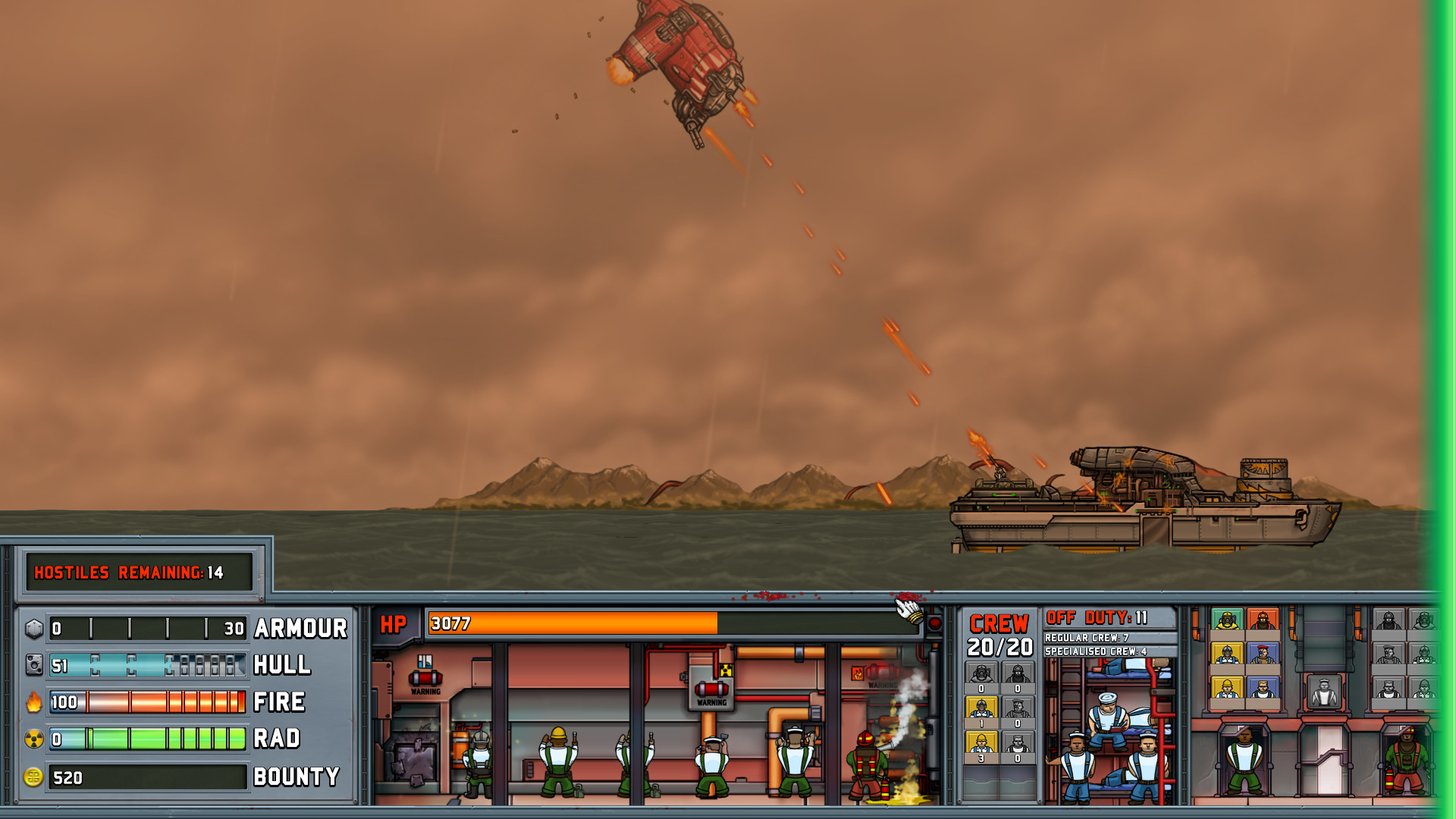Expand the Off Duty crew panel
Viewport: 1456px width, 819px height.
point(1096,617)
